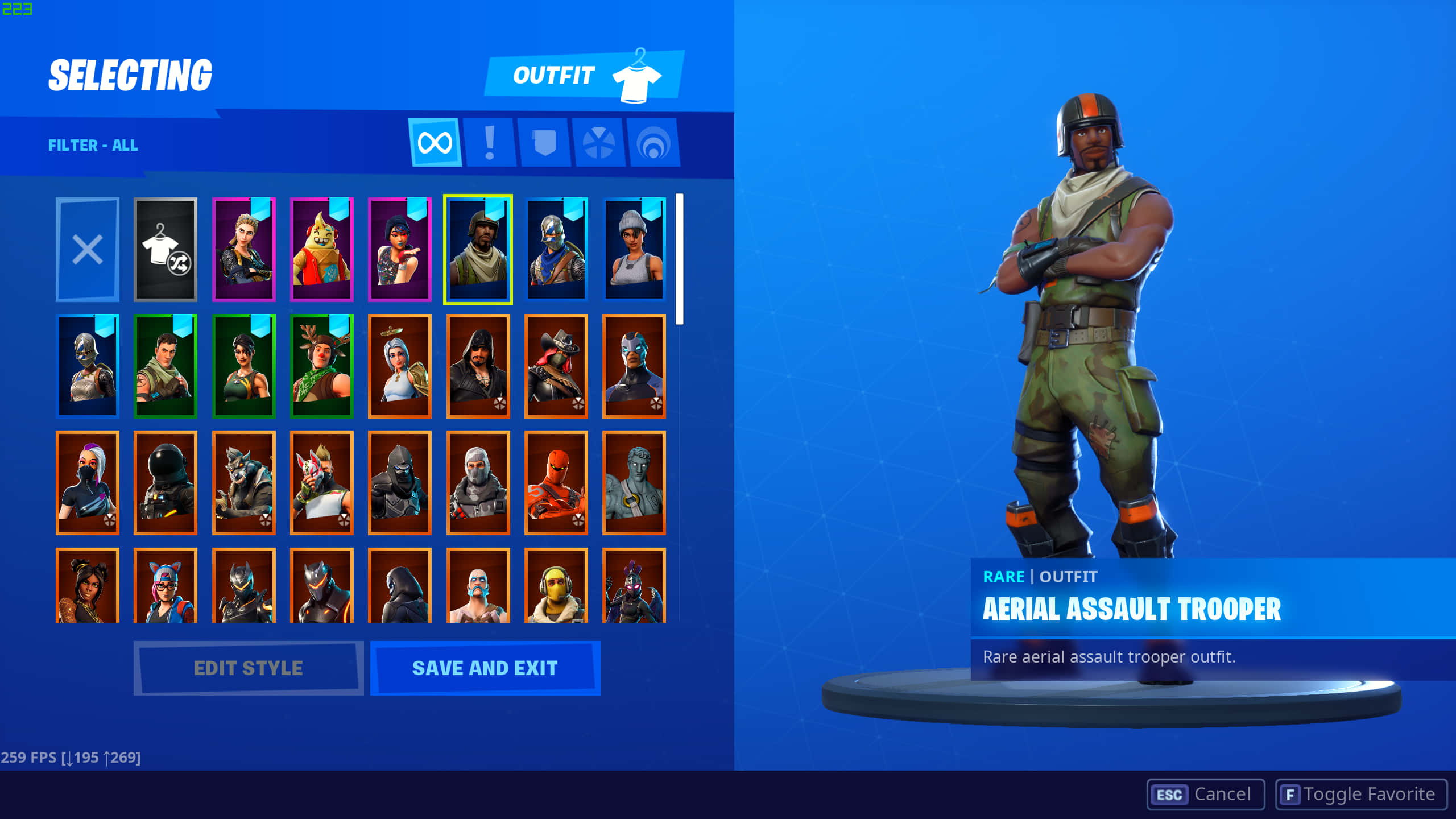Select the random outfit shuffle tile
The width and height of the screenshot is (1456, 819).
(x=166, y=250)
